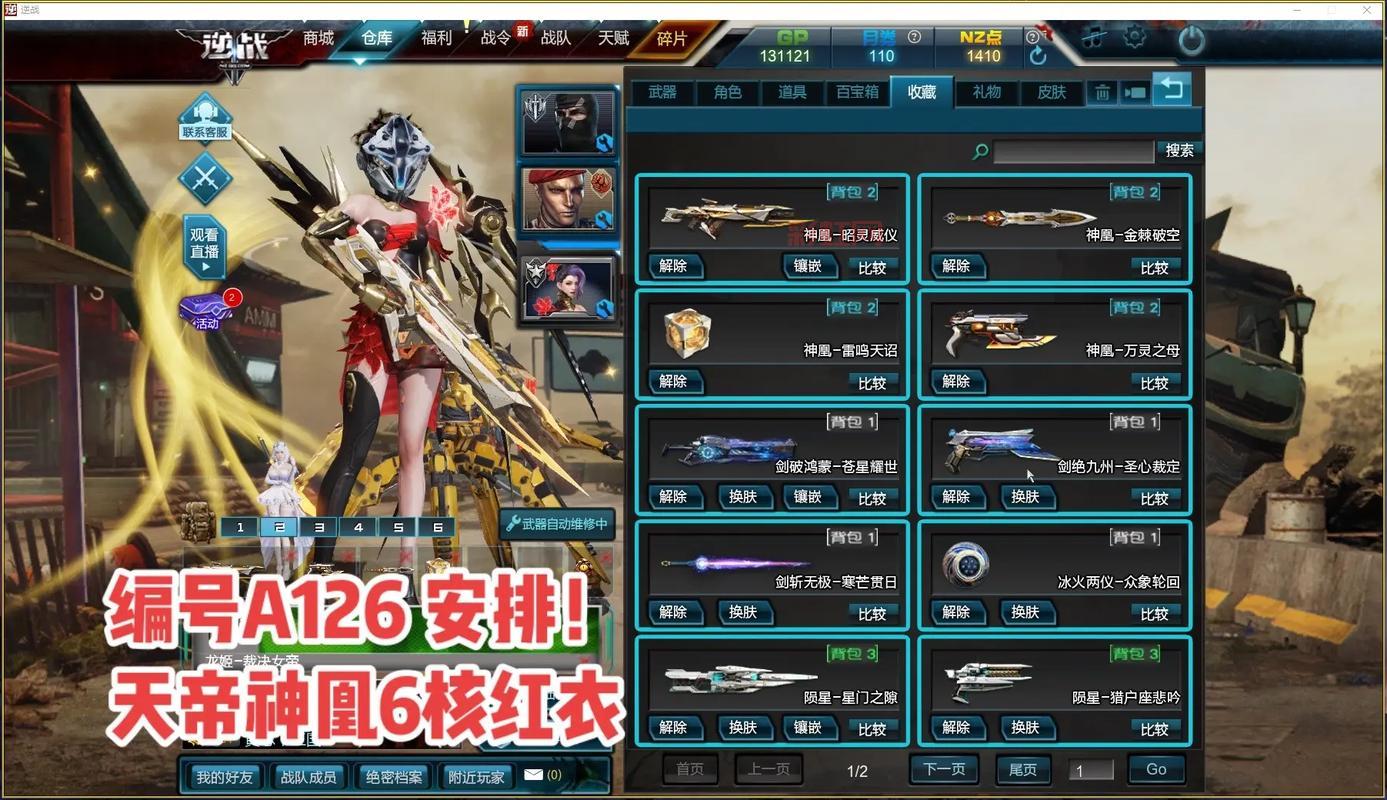Click the crossed swords match icon
Screen dimensions: 1387x800
coord(205,181)
